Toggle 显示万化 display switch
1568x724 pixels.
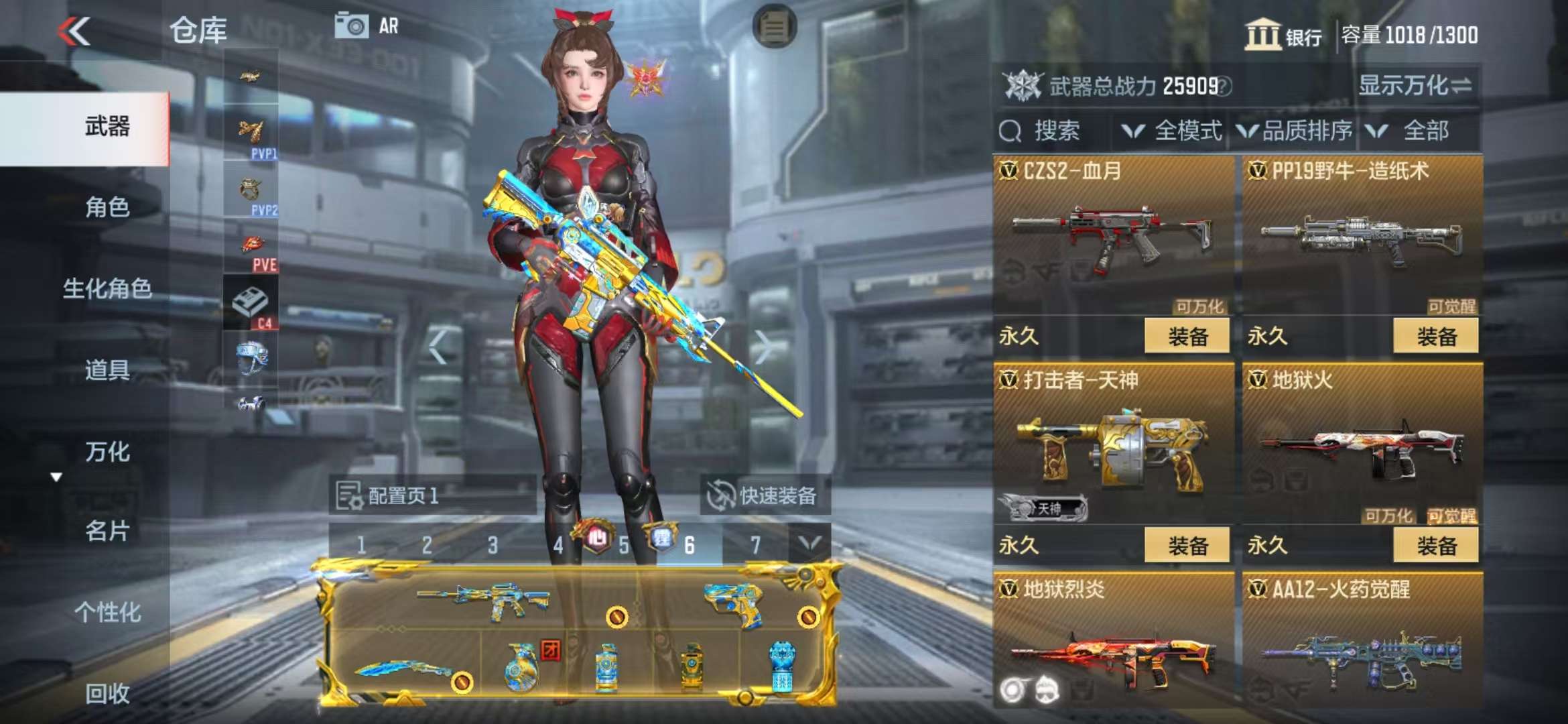(x=1415, y=85)
